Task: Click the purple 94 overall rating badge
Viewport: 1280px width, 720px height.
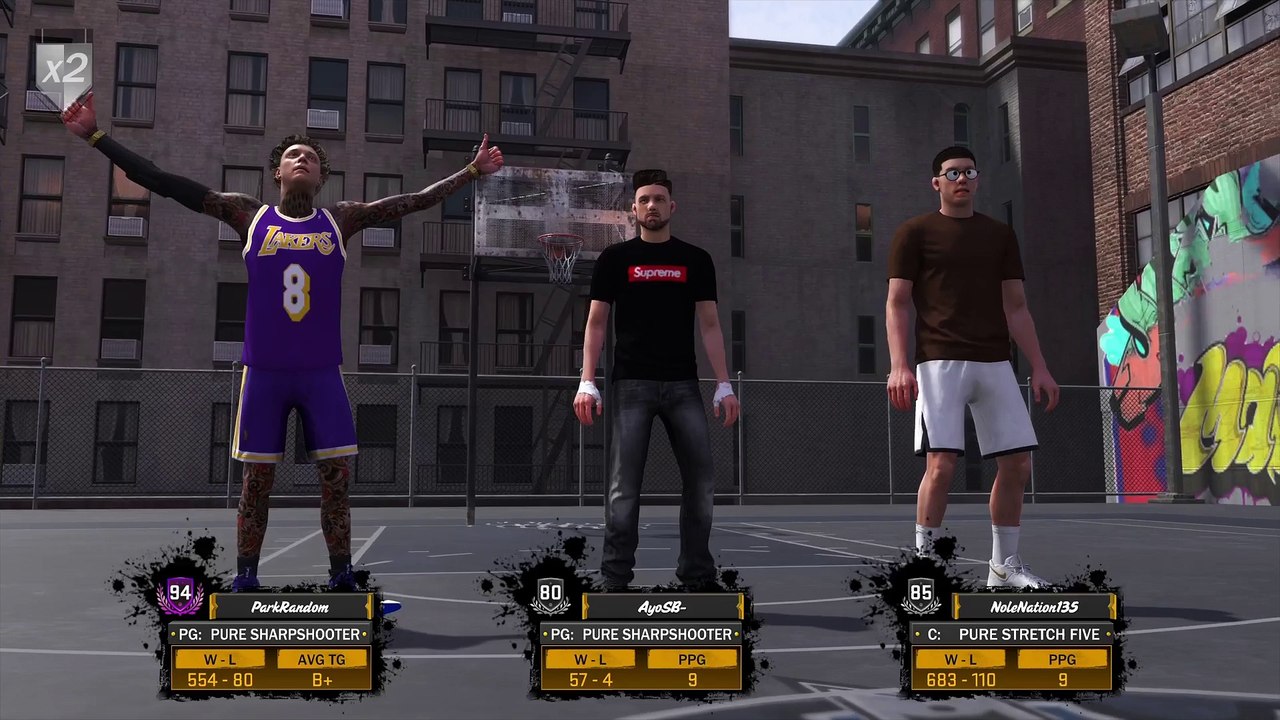Action: (180, 596)
